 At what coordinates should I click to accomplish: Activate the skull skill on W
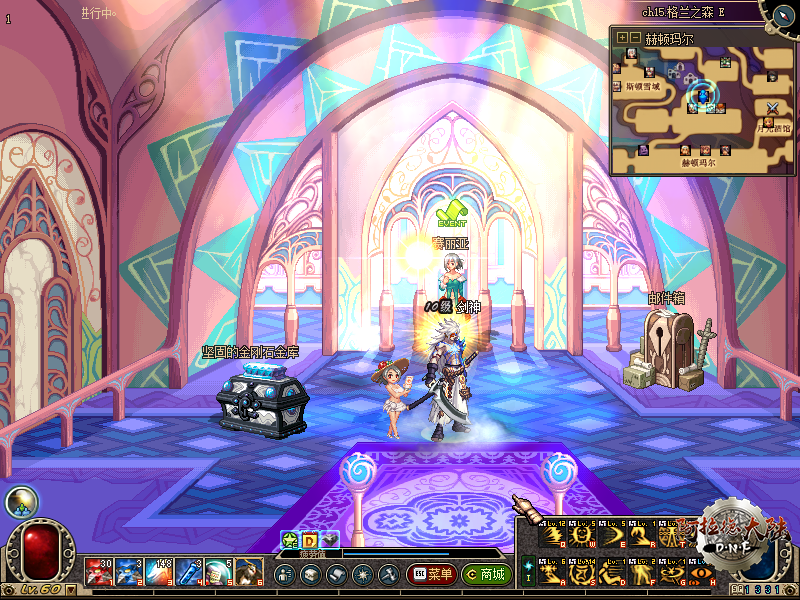581,538
